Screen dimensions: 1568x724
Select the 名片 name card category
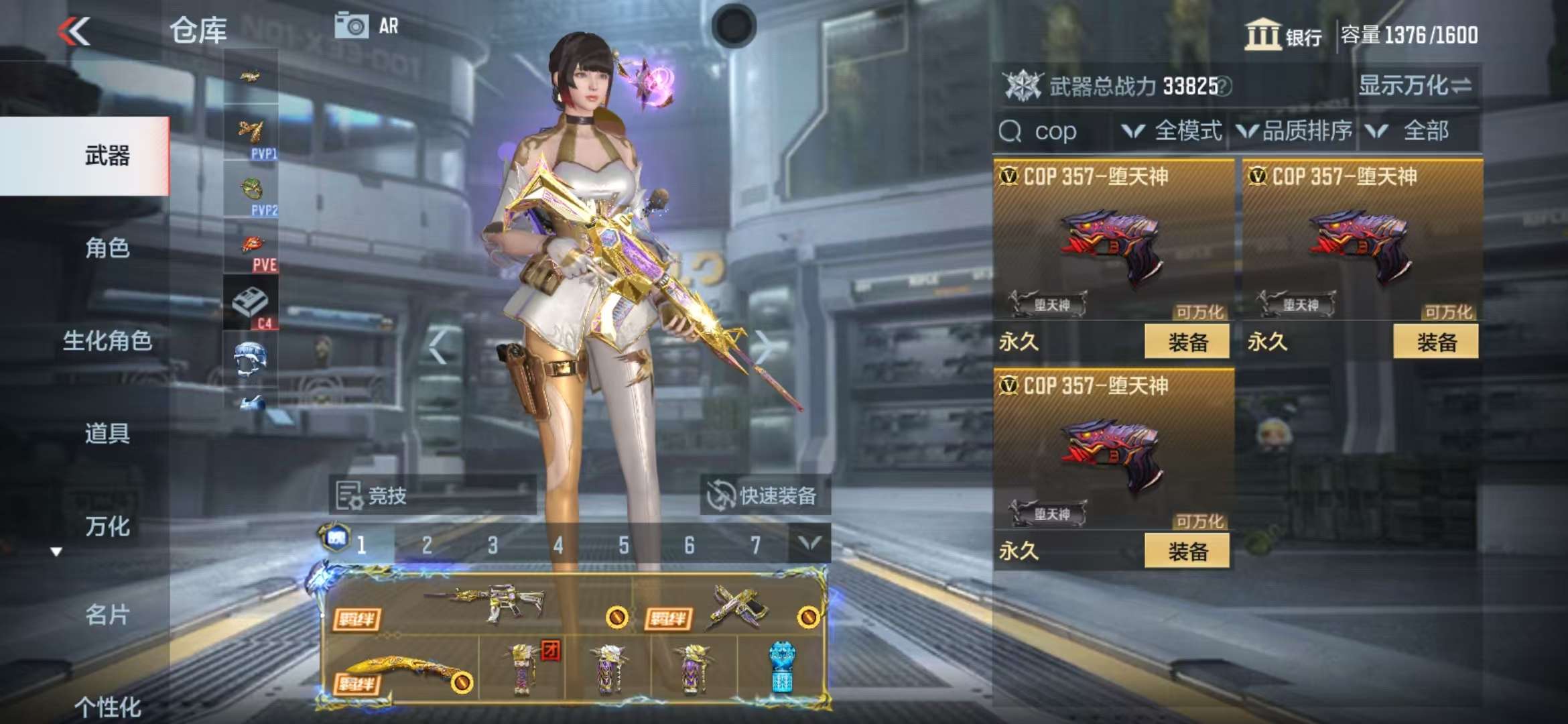(107, 614)
